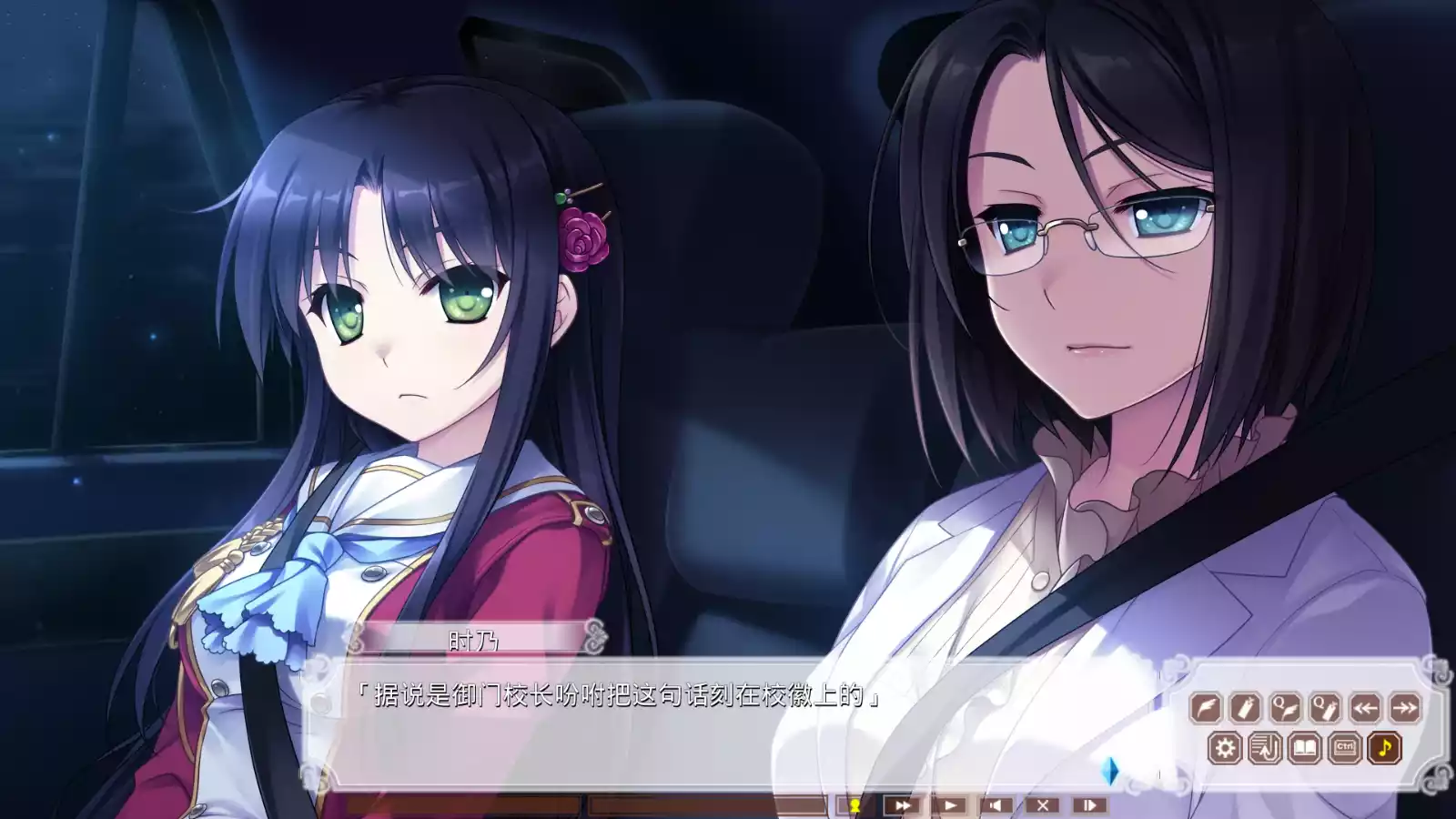Viewport: 1456px width, 819px height.
Task: Advance dialogue by clicking the text box
Action: [x=728, y=719]
